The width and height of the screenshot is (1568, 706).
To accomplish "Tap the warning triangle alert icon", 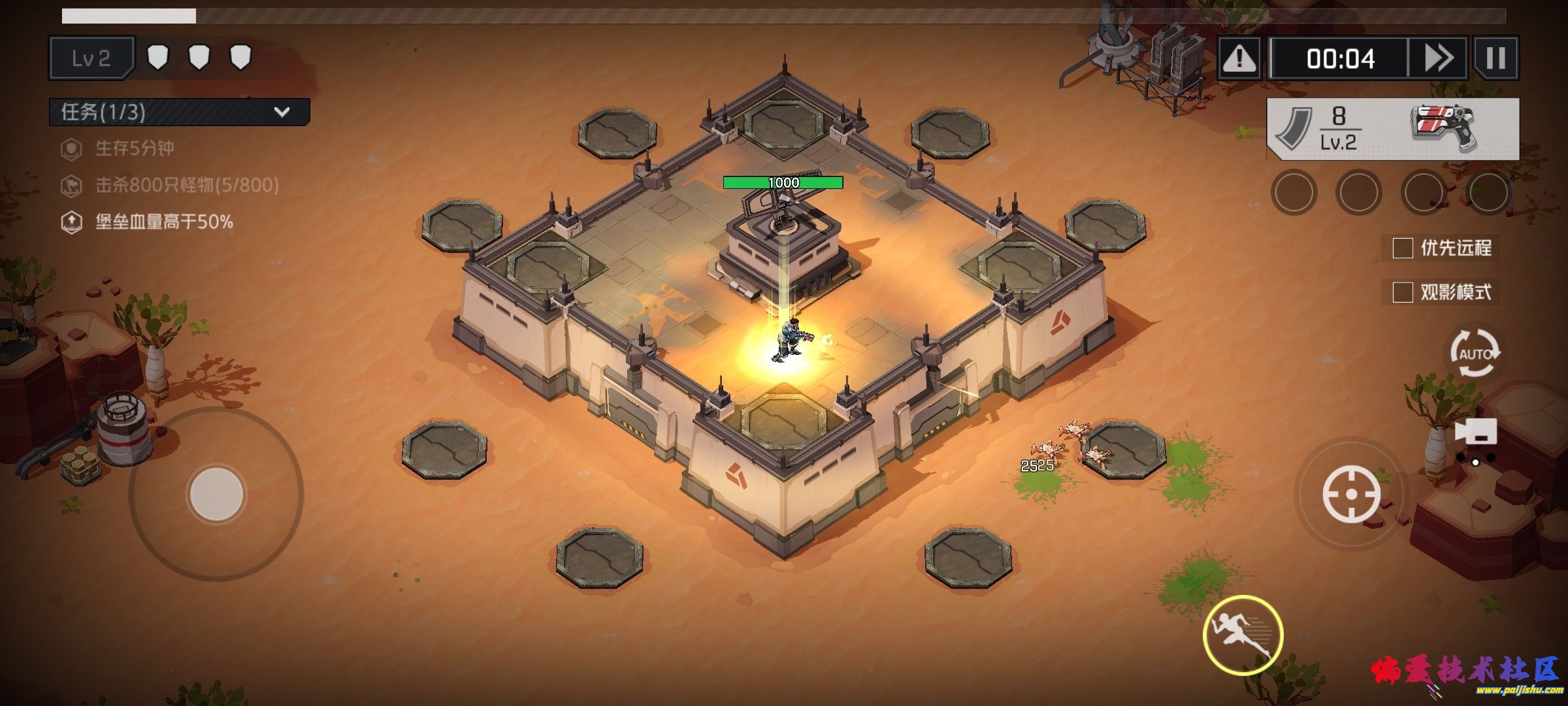I will pos(1239,59).
